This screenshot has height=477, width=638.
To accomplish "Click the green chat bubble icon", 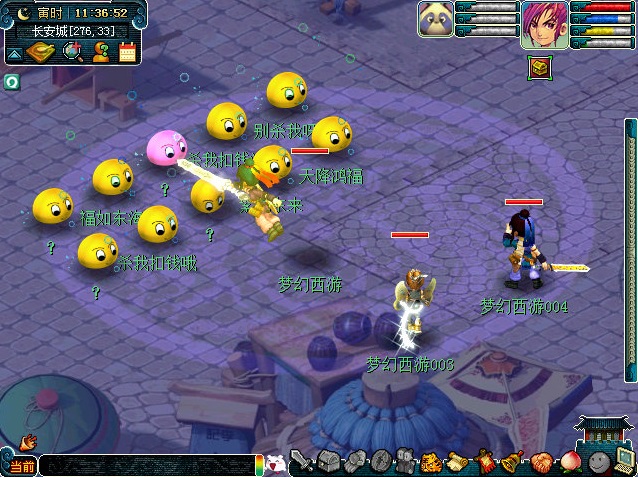I will (x=11, y=82).
